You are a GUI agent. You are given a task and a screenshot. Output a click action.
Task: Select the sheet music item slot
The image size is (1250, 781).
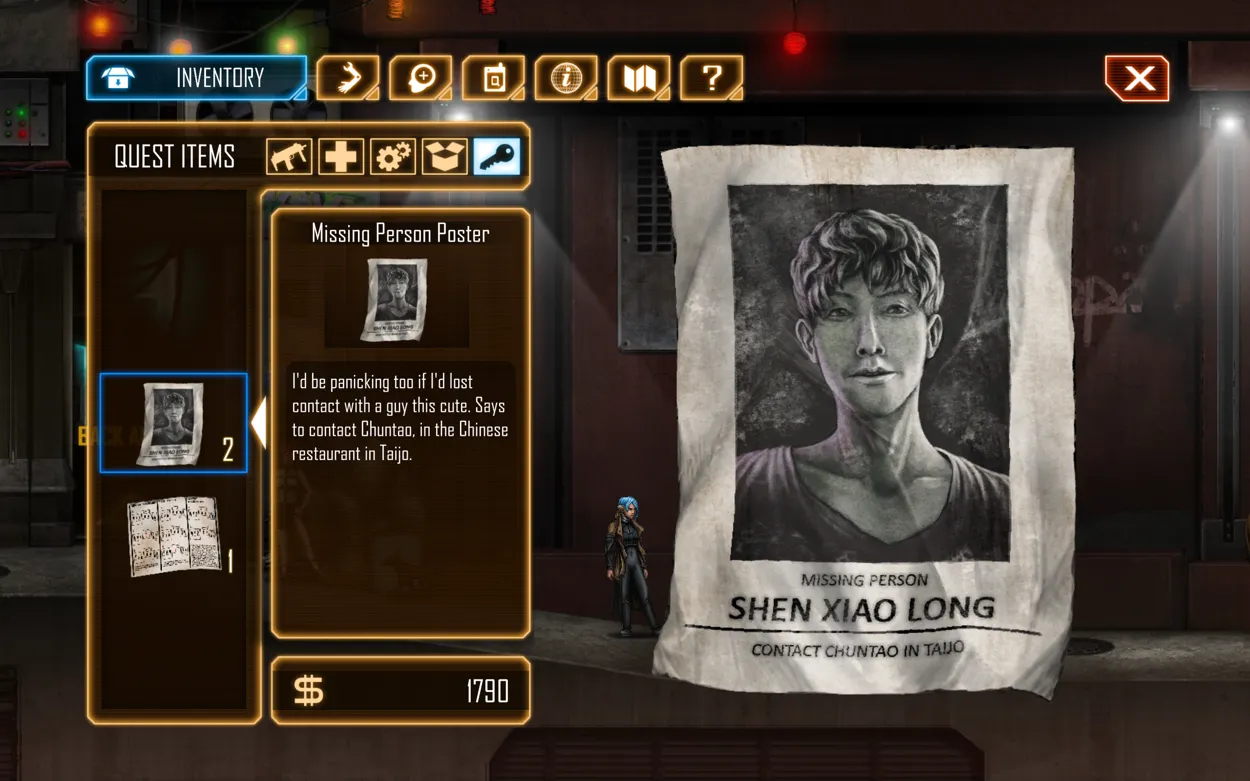click(173, 535)
